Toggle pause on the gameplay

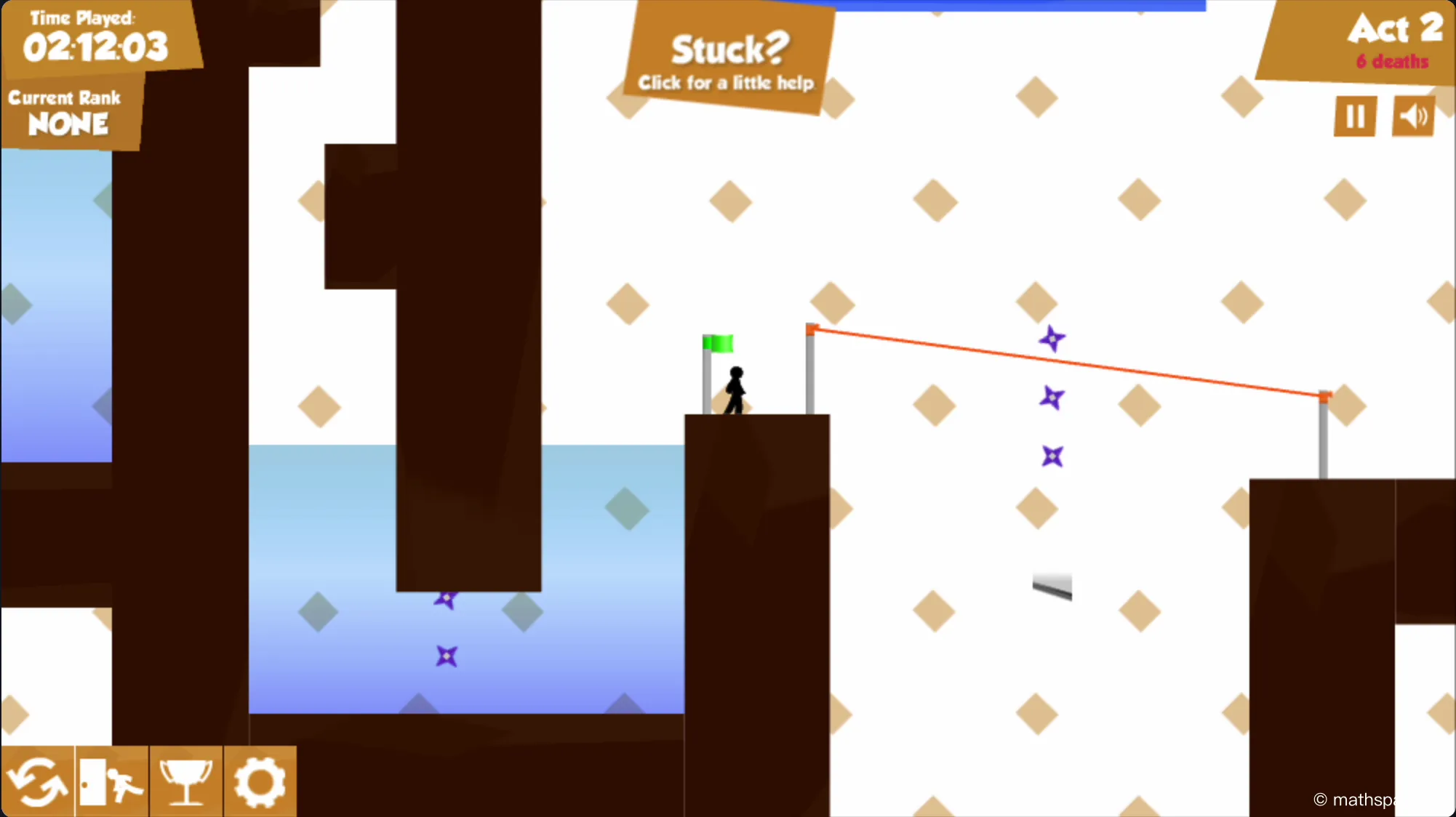point(1353,116)
